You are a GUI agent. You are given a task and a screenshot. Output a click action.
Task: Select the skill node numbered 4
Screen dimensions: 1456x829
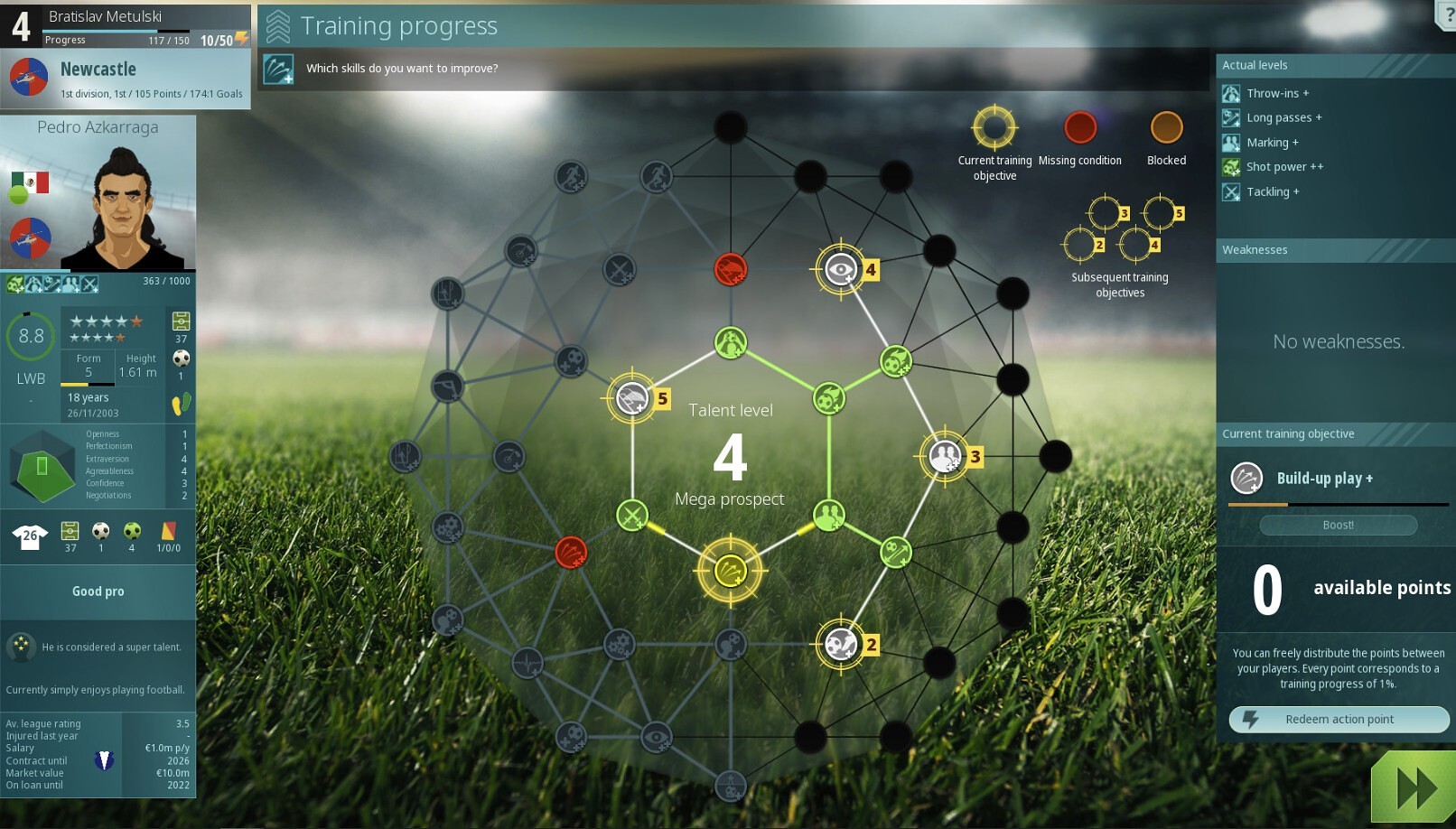click(841, 269)
